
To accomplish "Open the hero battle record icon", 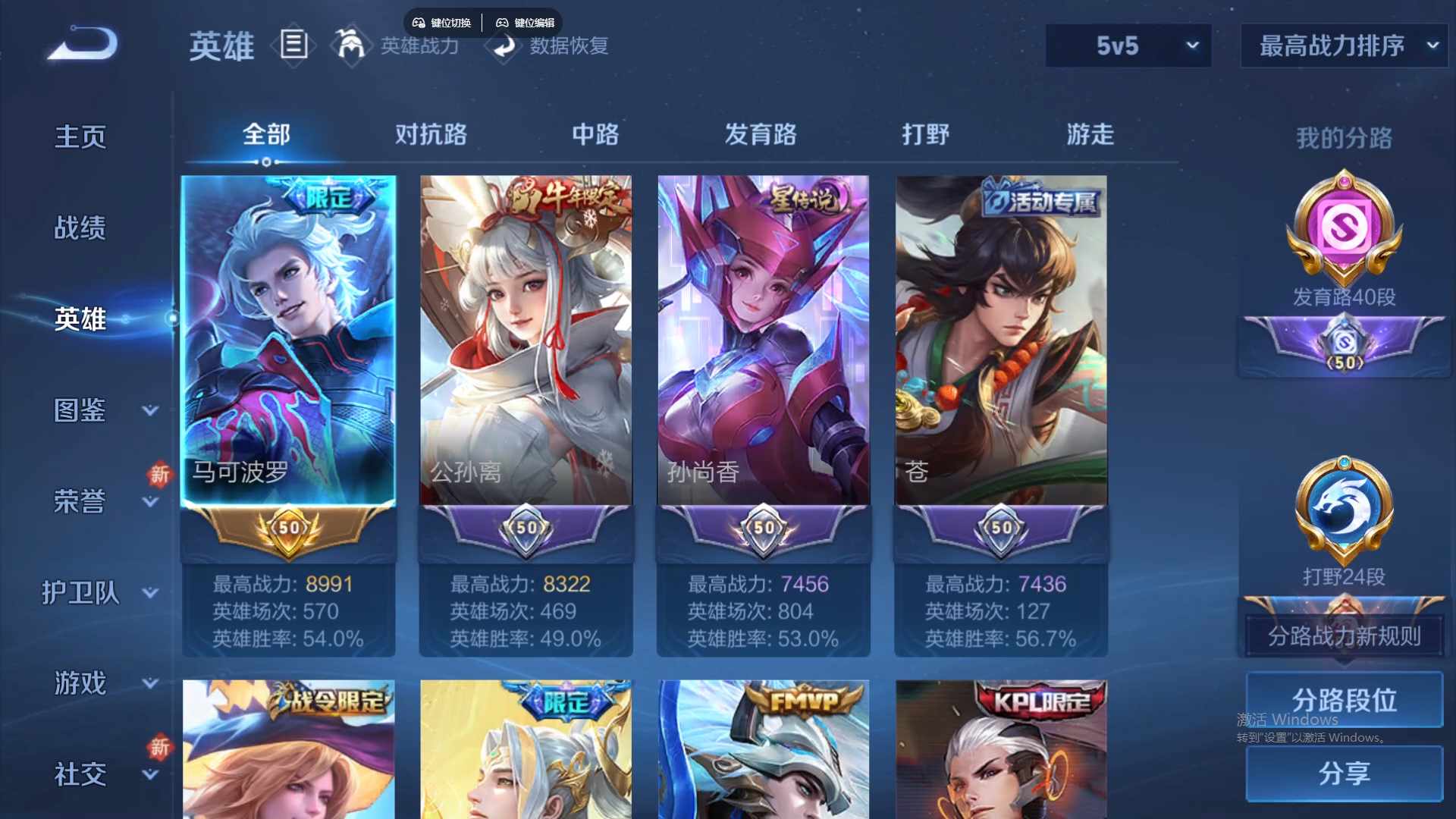I will (x=294, y=45).
